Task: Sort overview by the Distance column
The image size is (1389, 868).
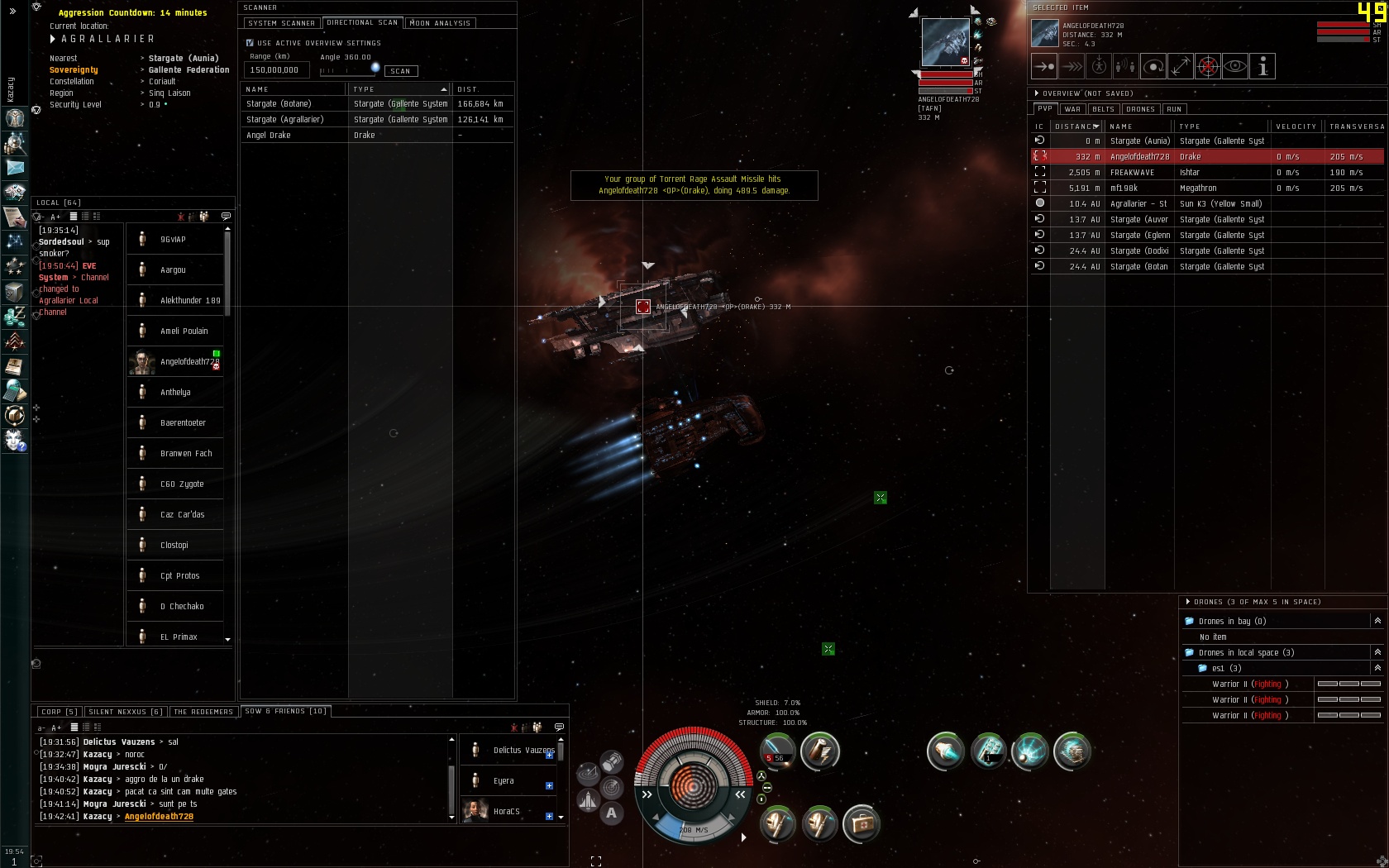Action: pos(1076,126)
